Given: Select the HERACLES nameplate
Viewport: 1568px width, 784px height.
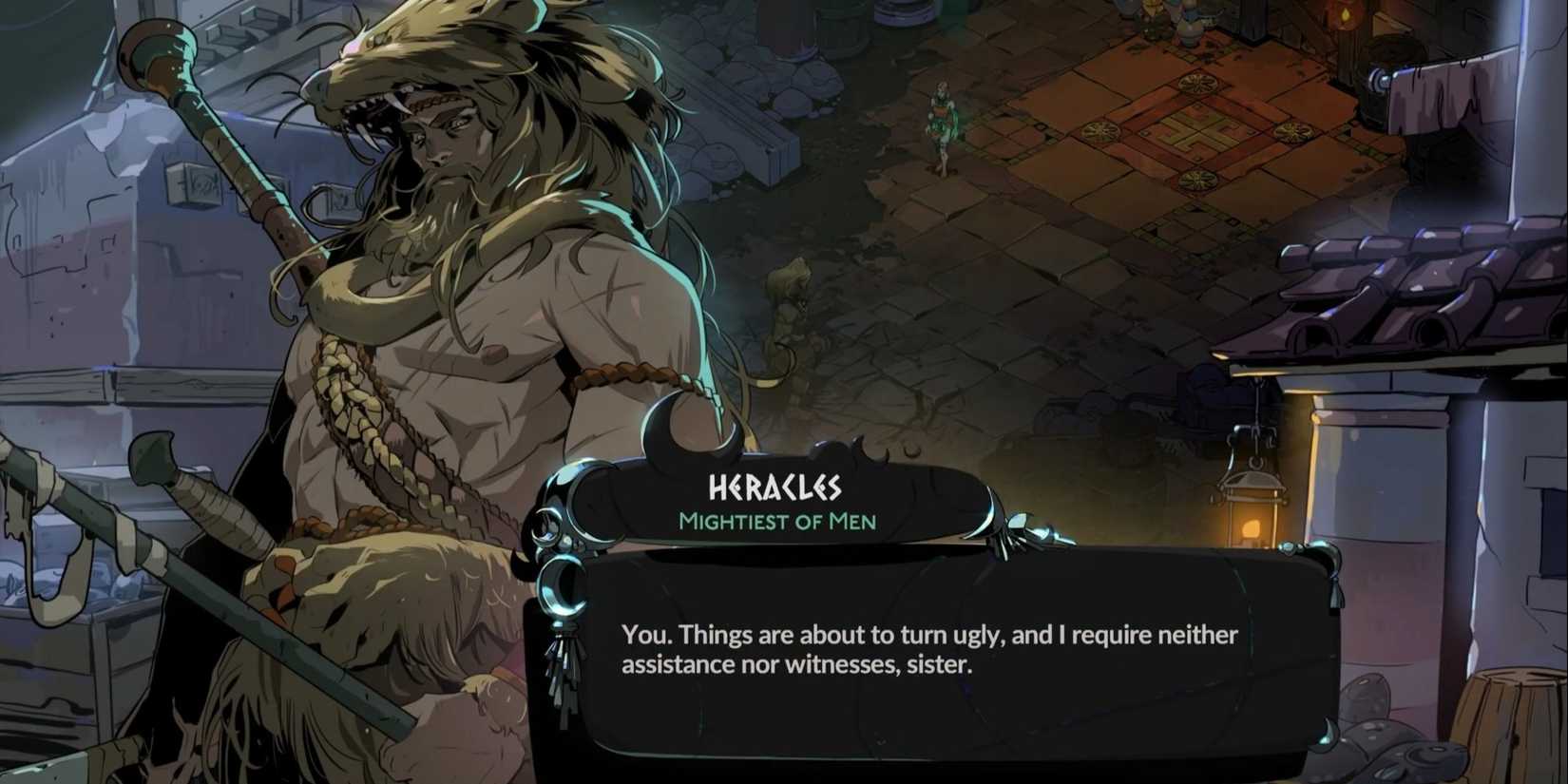Looking at the screenshot, I should click(x=775, y=485).
